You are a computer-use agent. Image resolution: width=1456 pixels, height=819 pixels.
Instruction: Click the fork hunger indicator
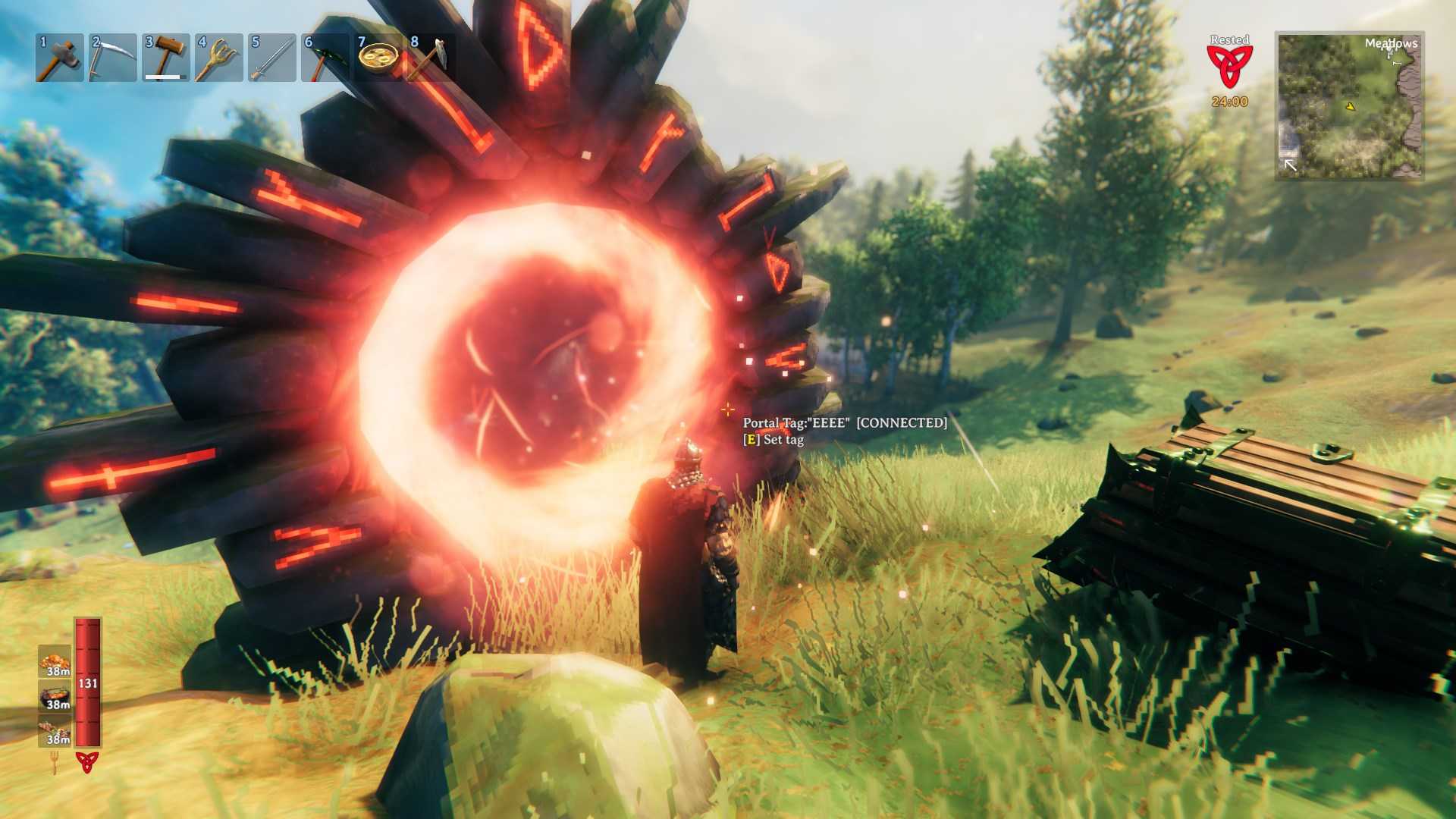coord(54,762)
